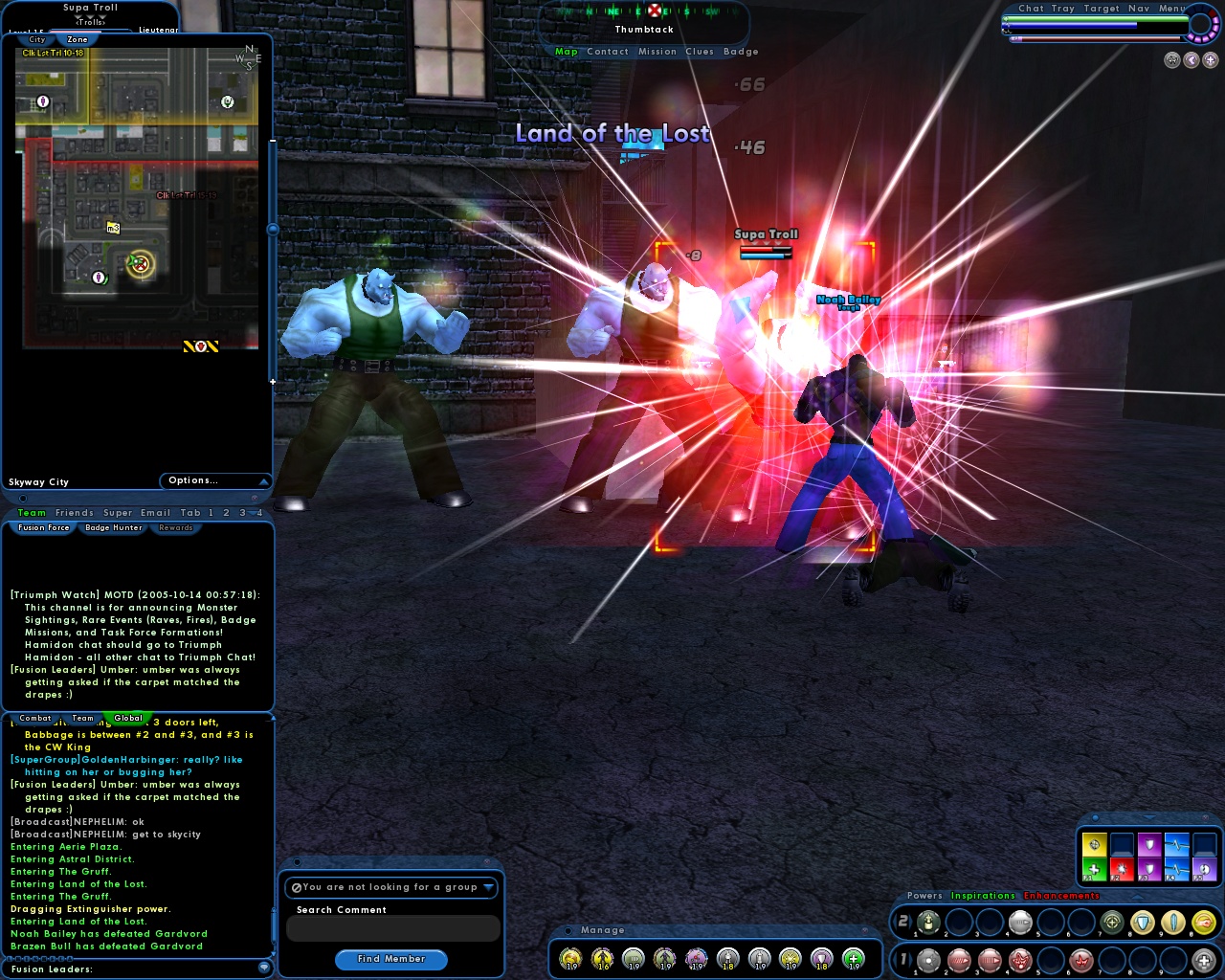Click the level 16 enhancement icon
Viewport: 1225px width, 980px height.
(600, 957)
